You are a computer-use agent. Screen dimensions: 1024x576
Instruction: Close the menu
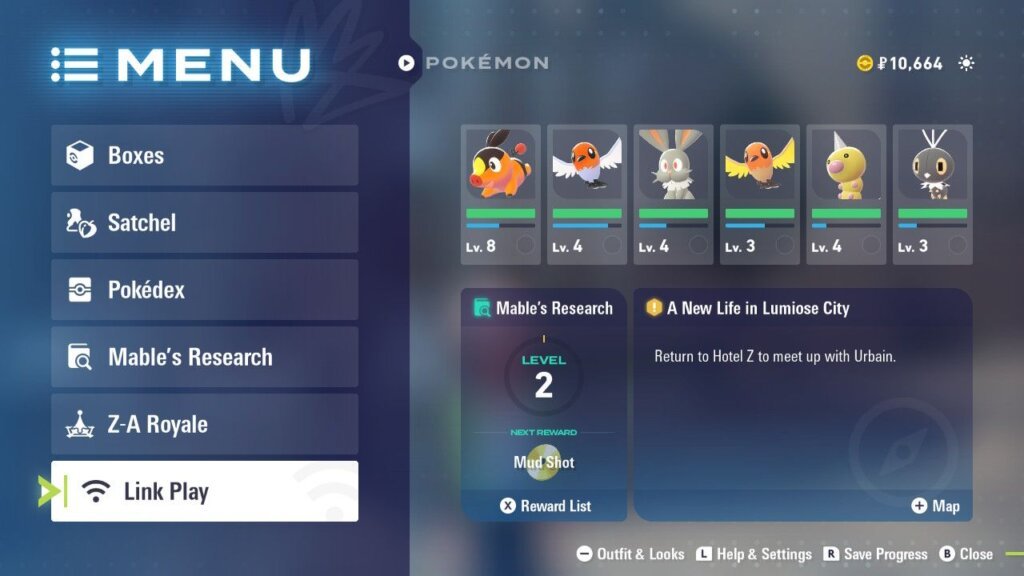[966, 554]
